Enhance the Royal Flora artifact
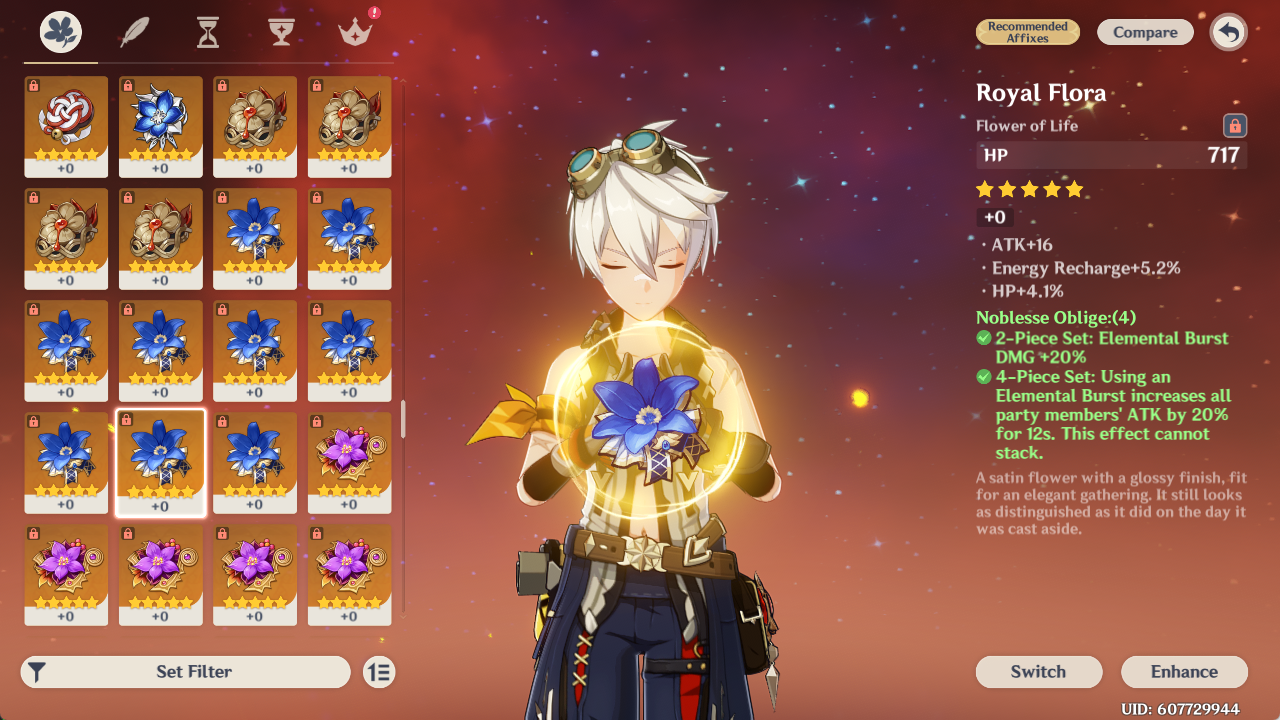 1184,672
